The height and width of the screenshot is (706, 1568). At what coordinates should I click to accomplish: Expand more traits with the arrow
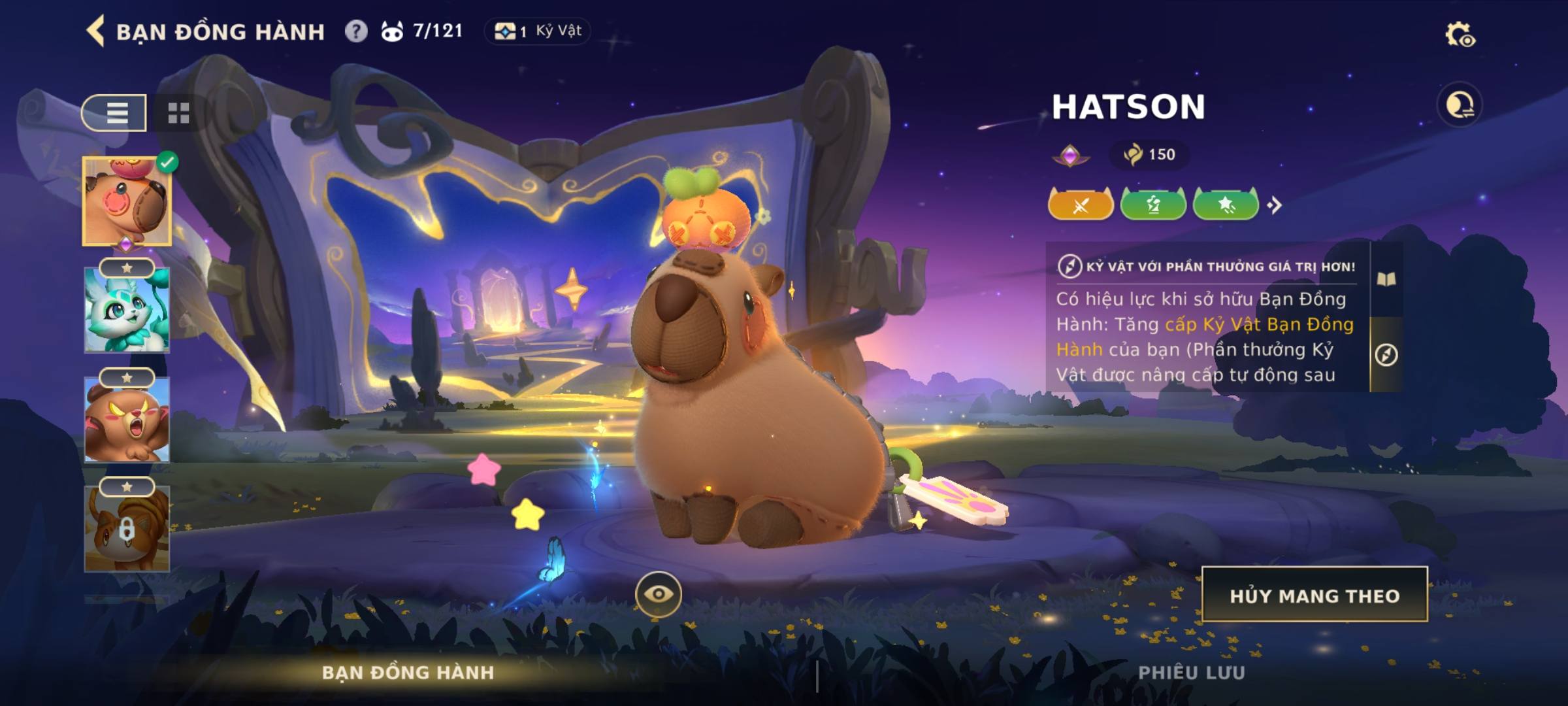click(1275, 205)
